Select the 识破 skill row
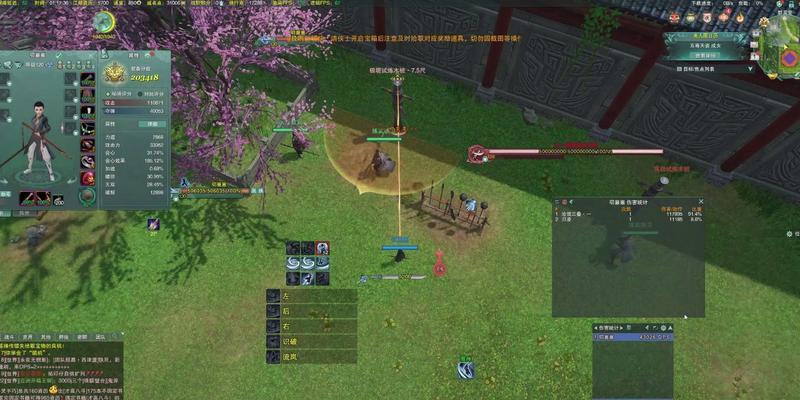The width and height of the screenshot is (800, 400). tap(311, 342)
